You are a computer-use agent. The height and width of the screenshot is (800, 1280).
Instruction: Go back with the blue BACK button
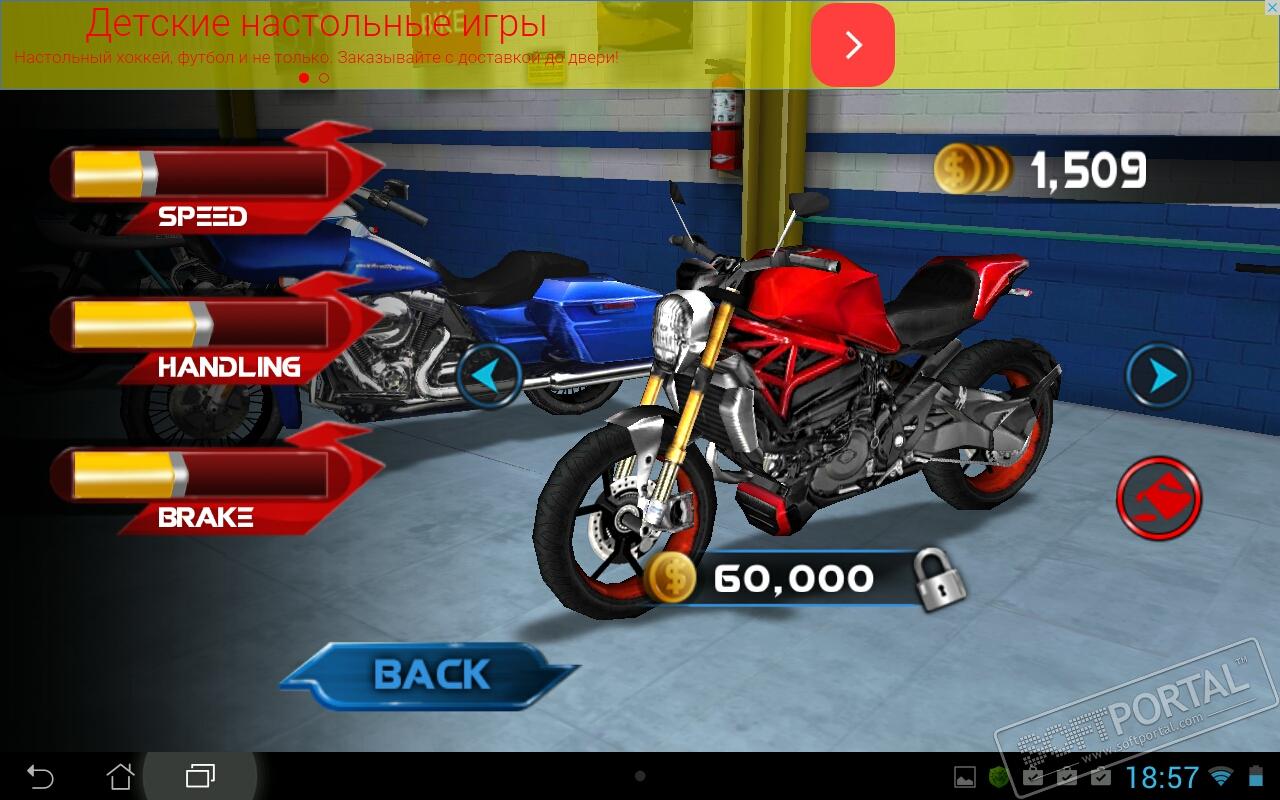pos(431,676)
